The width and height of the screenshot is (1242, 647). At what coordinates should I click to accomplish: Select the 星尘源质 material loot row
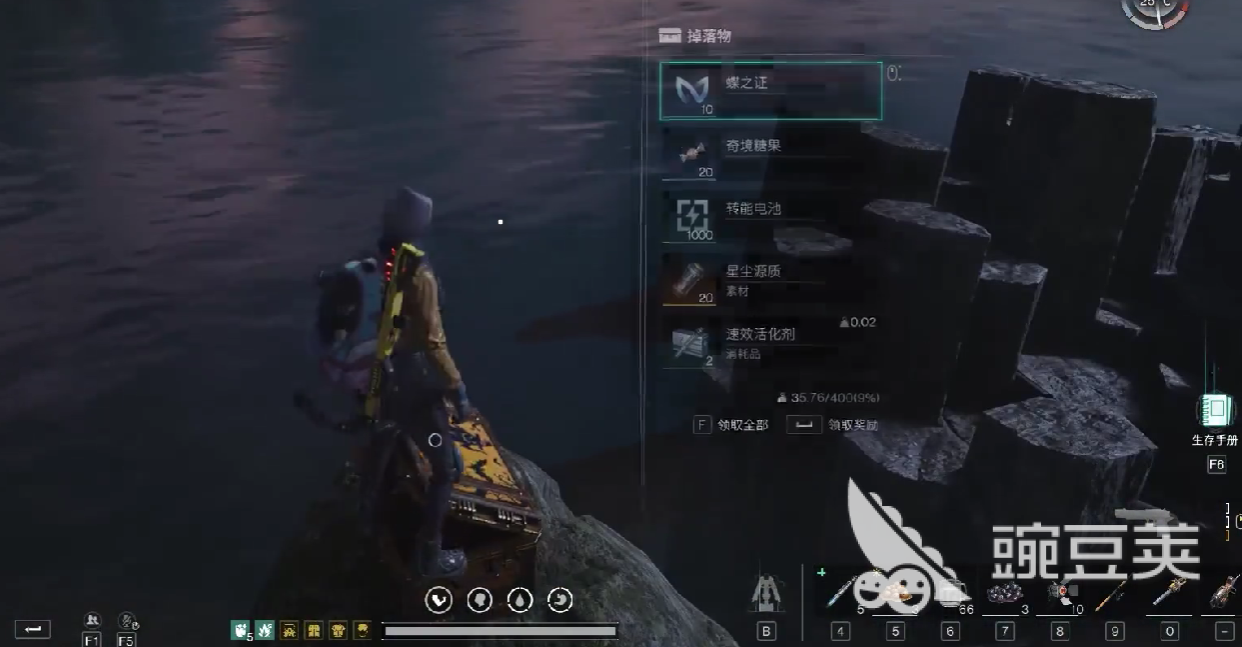(760, 279)
